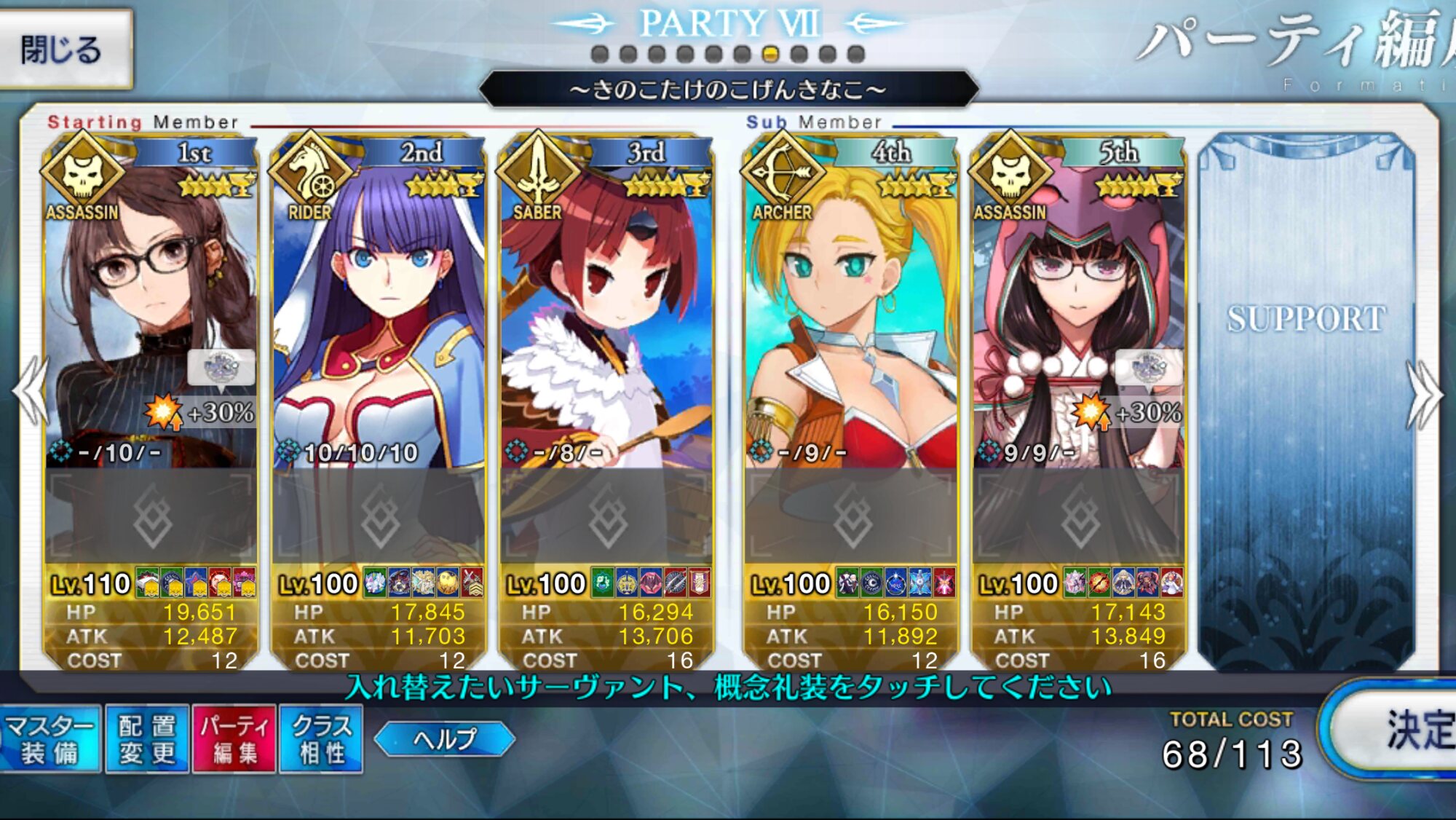Edit the party name banner
1456x820 pixels.
tap(728, 90)
